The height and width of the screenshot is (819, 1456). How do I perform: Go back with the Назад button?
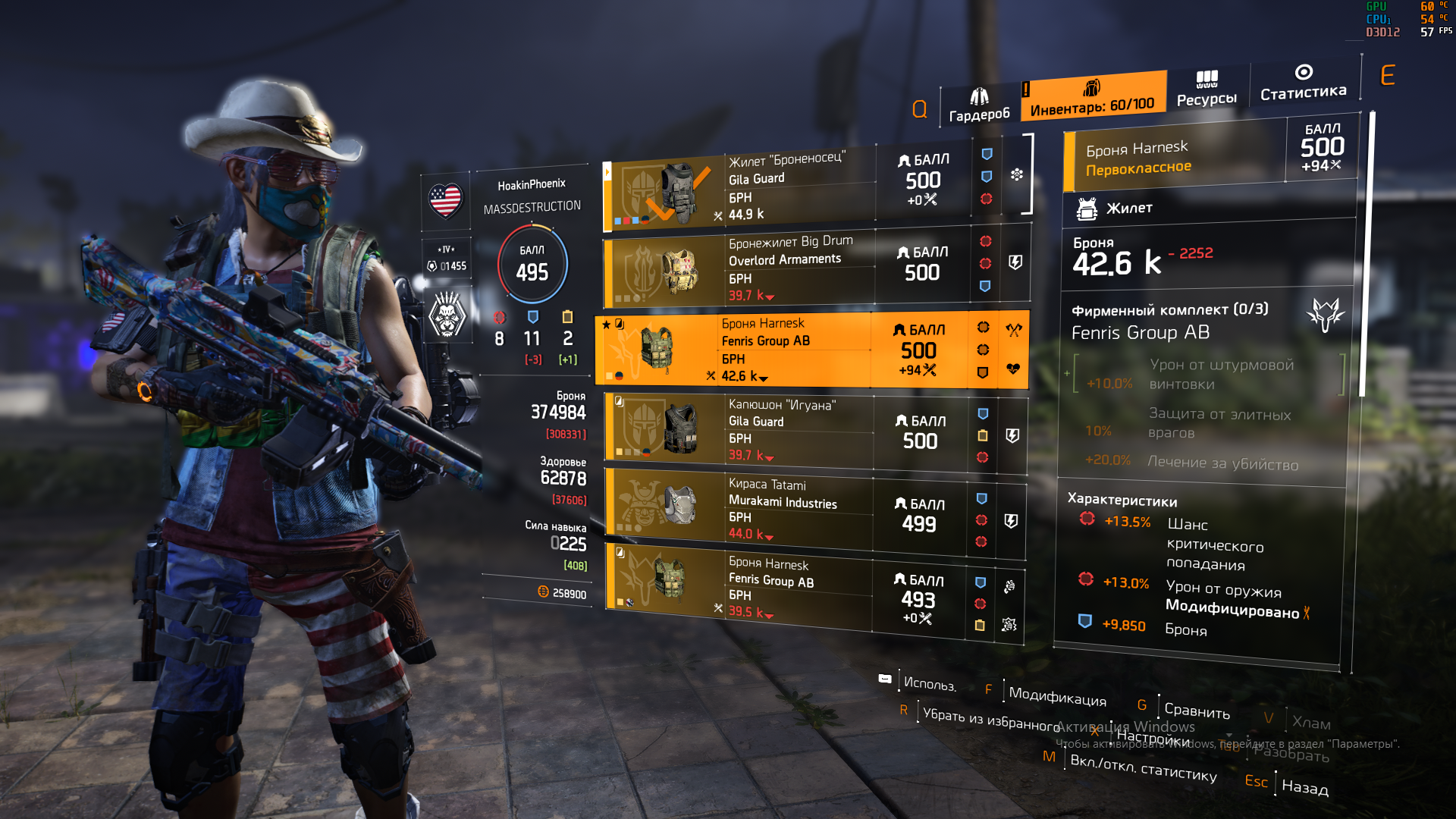(1304, 787)
